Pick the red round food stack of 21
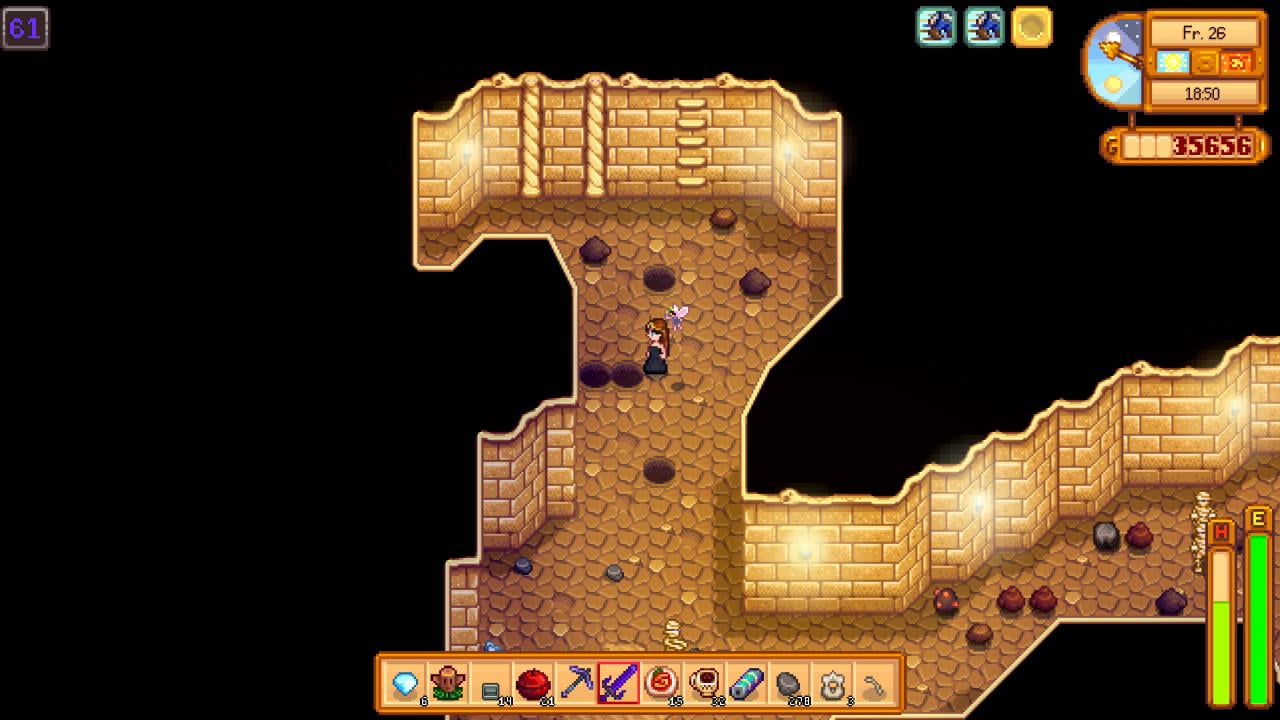The width and height of the screenshot is (1280, 720). (x=533, y=684)
